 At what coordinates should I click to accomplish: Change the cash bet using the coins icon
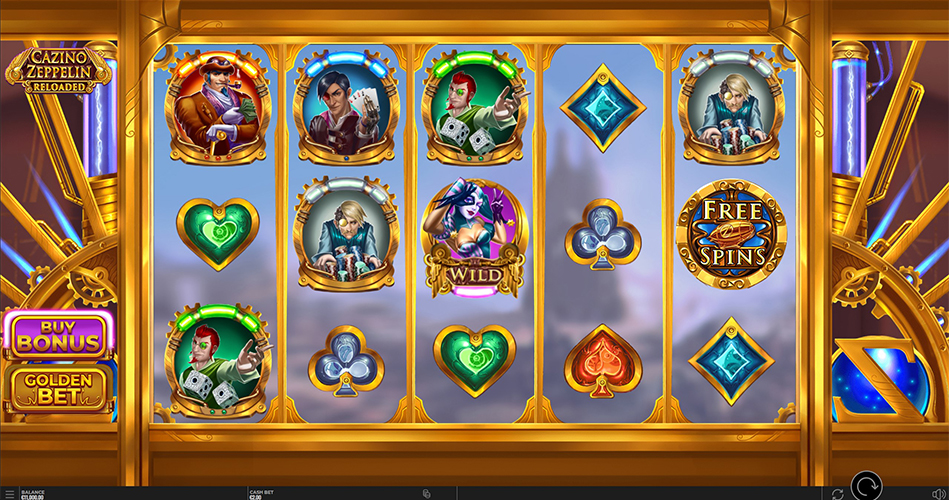coord(427,493)
